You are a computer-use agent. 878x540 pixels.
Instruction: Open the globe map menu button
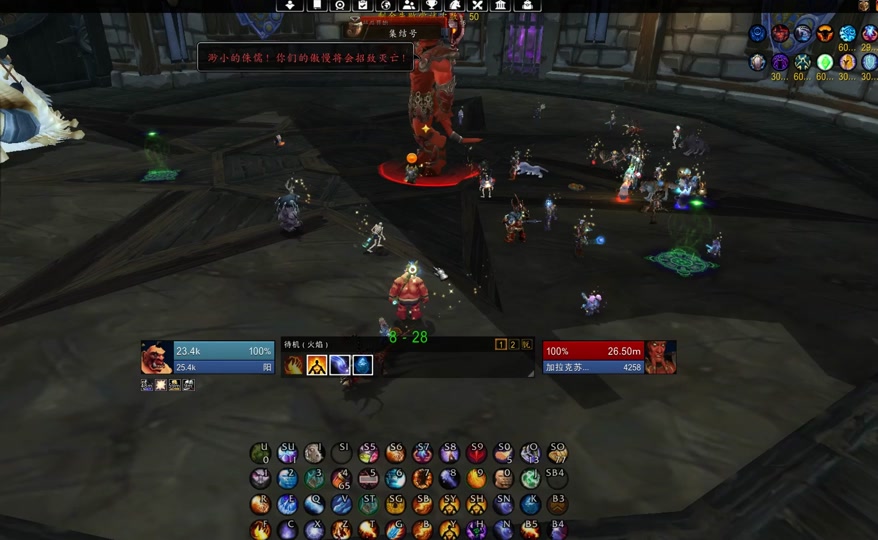tap(386, 5)
